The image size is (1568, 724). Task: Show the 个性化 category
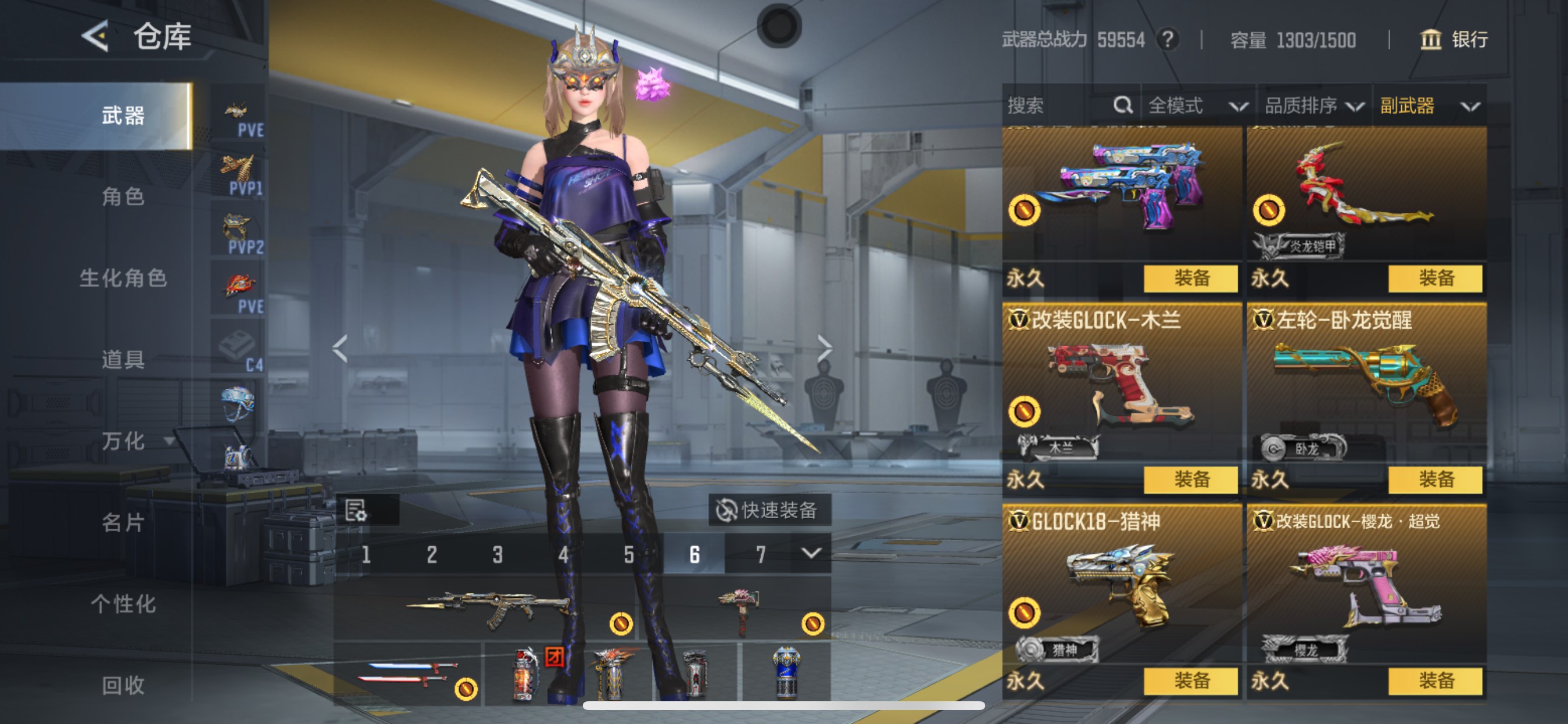click(123, 604)
